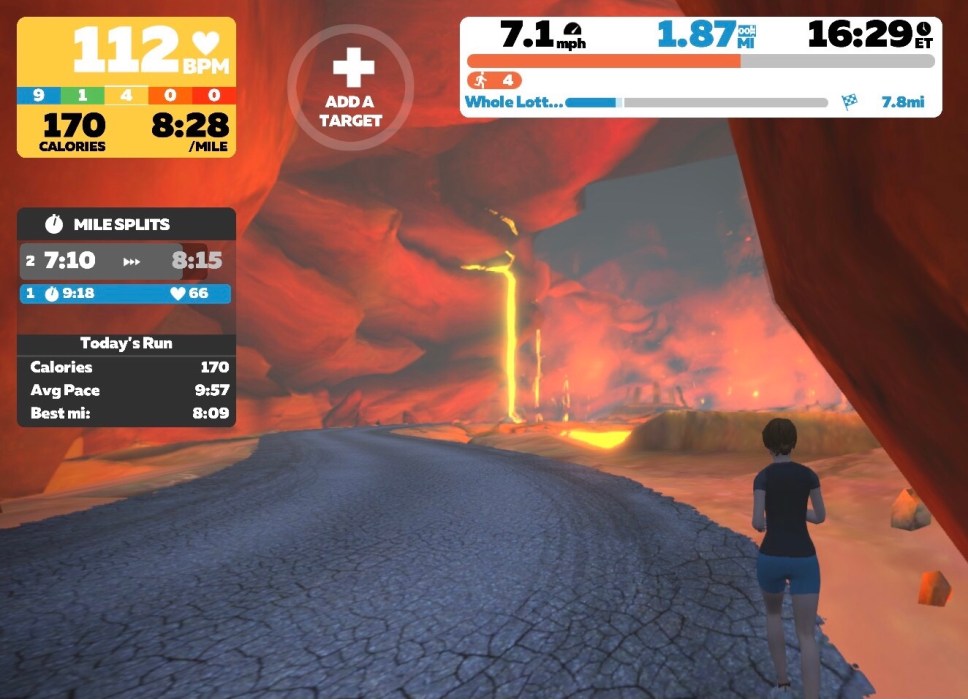Select the mile 1 split row
This screenshot has width=968, height=699.
126,294
